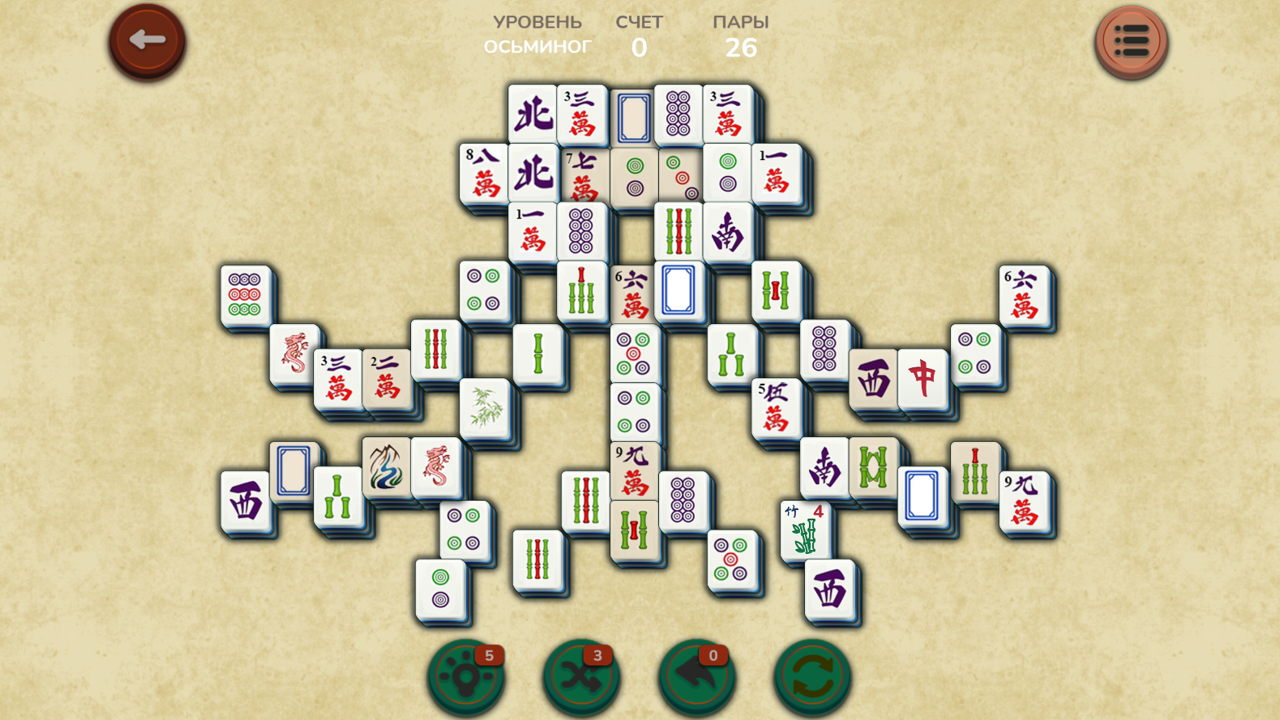Click the mountain season tile

tap(383, 466)
